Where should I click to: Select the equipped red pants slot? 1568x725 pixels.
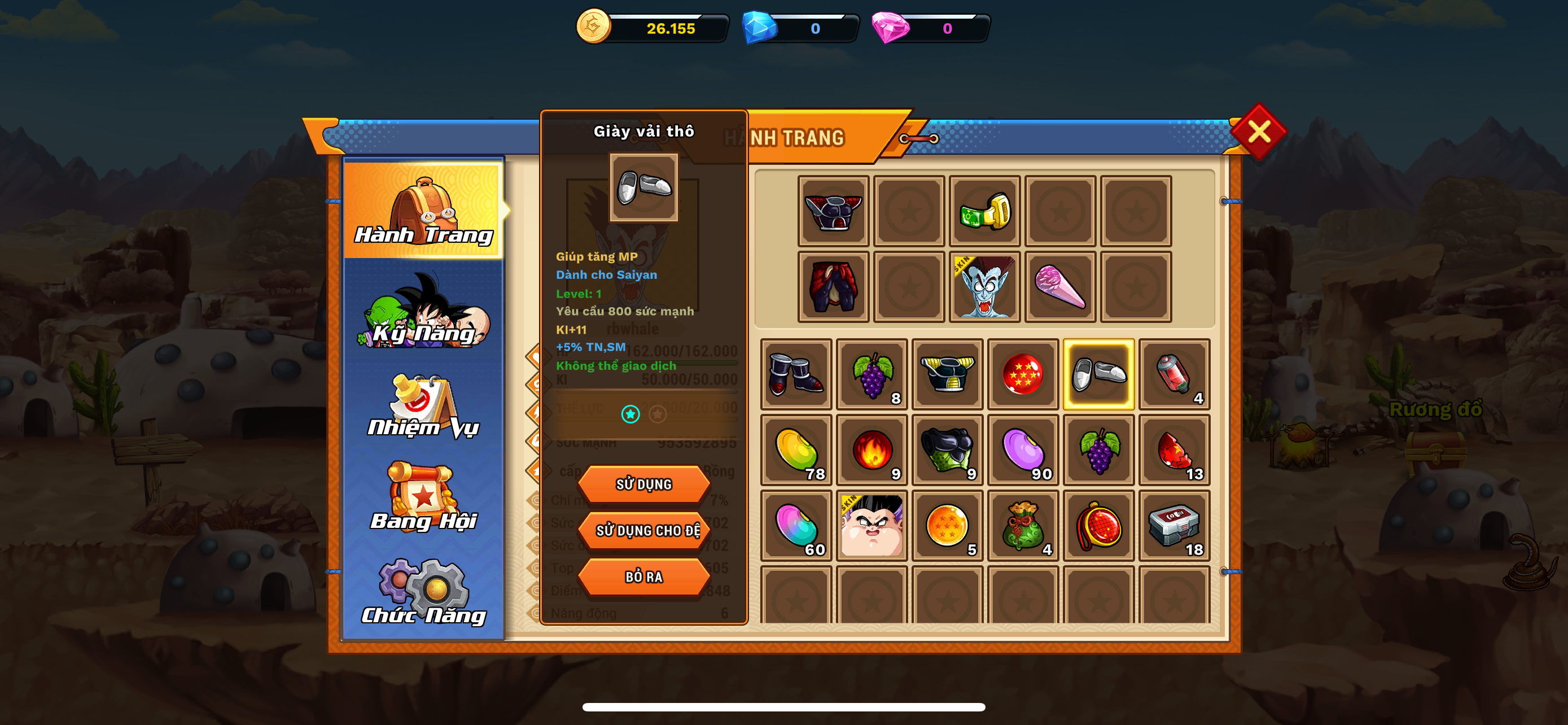pos(833,287)
